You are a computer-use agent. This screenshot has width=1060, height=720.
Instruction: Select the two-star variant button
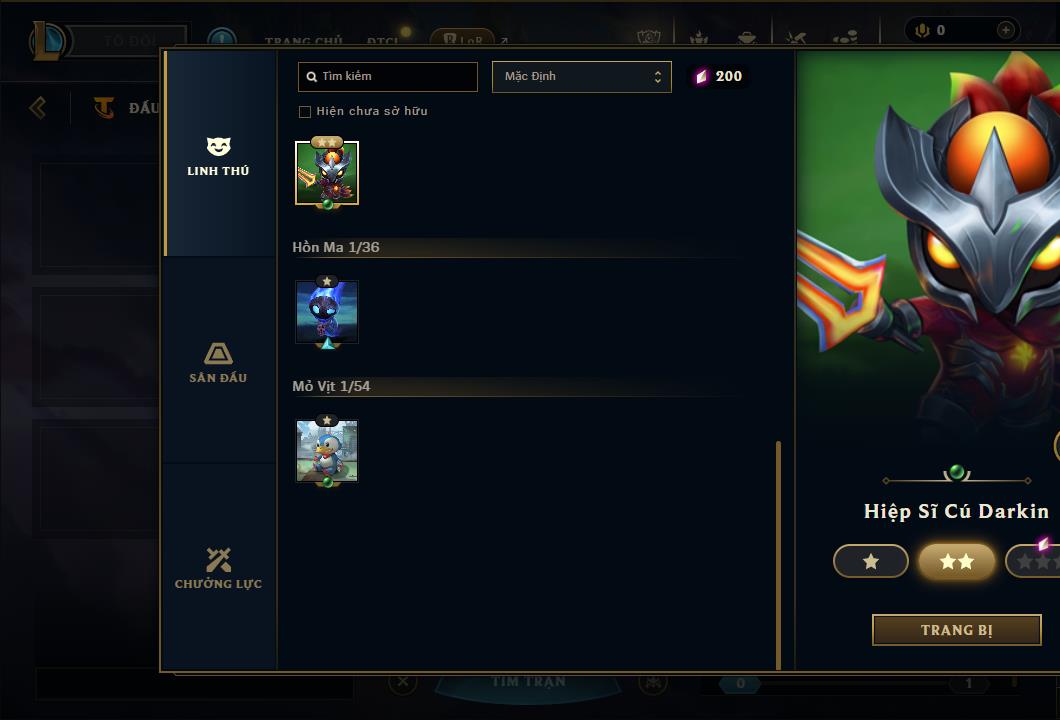956,562
